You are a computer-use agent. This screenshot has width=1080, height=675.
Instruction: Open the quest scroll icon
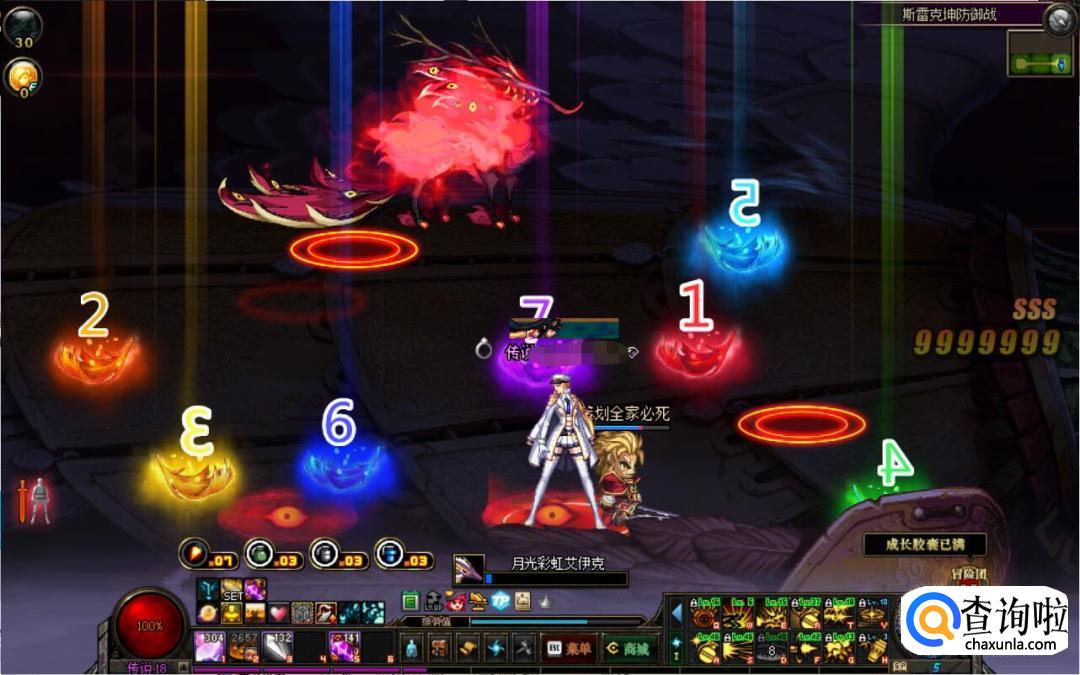click(x=466, y=648)
